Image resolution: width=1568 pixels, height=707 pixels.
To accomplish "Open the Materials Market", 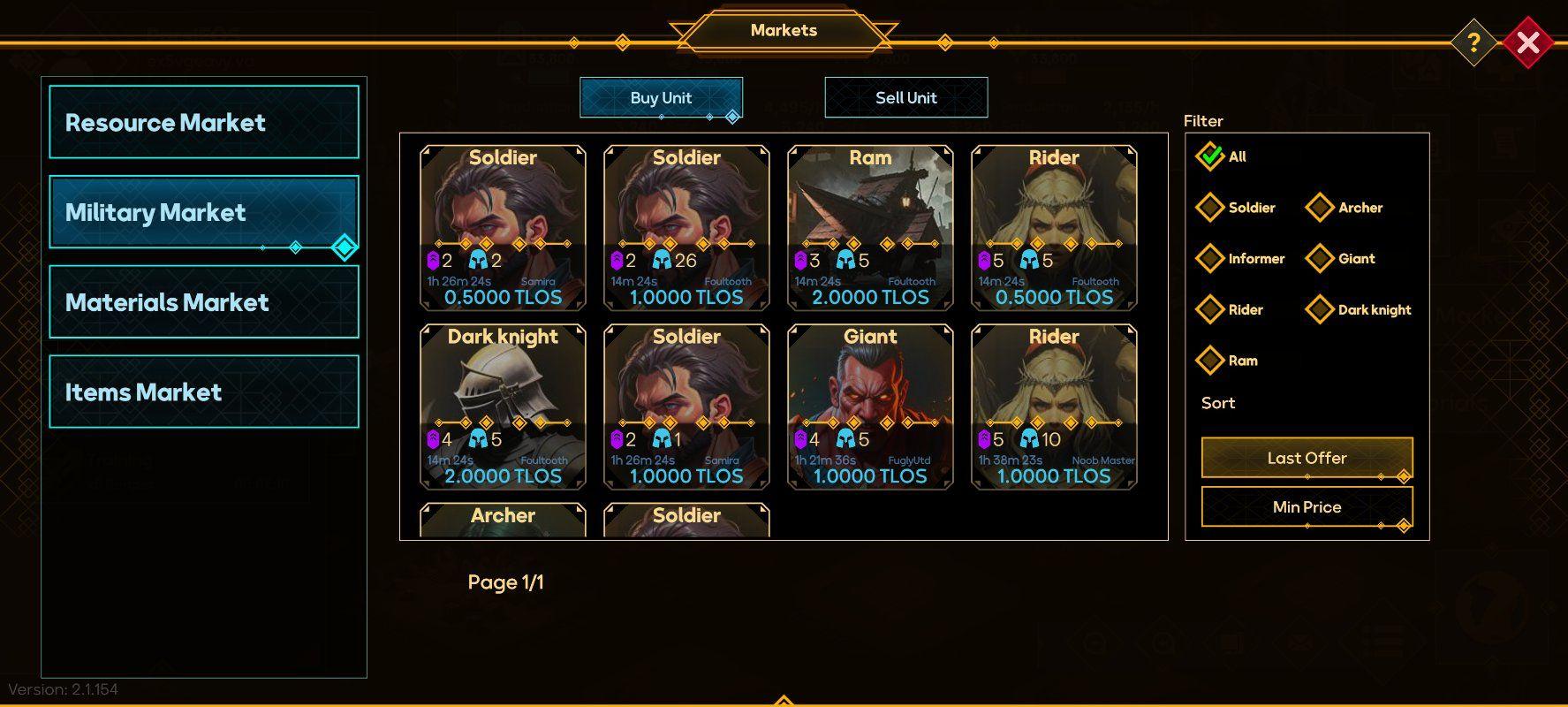I will (x=203, y=302).
